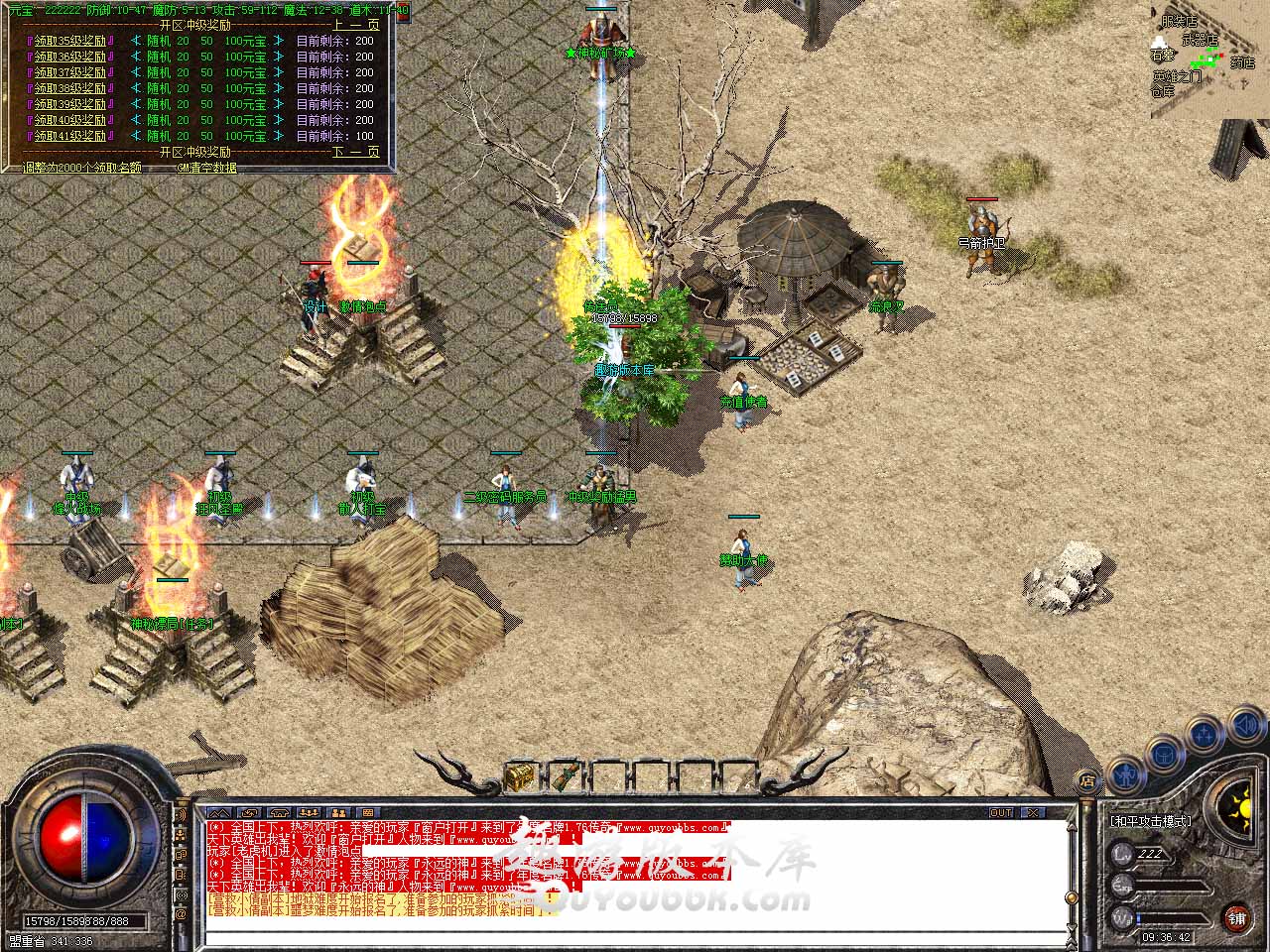This screenshot has width=1270, height=952.
Task: Open the character status button
Action: 1126,773
